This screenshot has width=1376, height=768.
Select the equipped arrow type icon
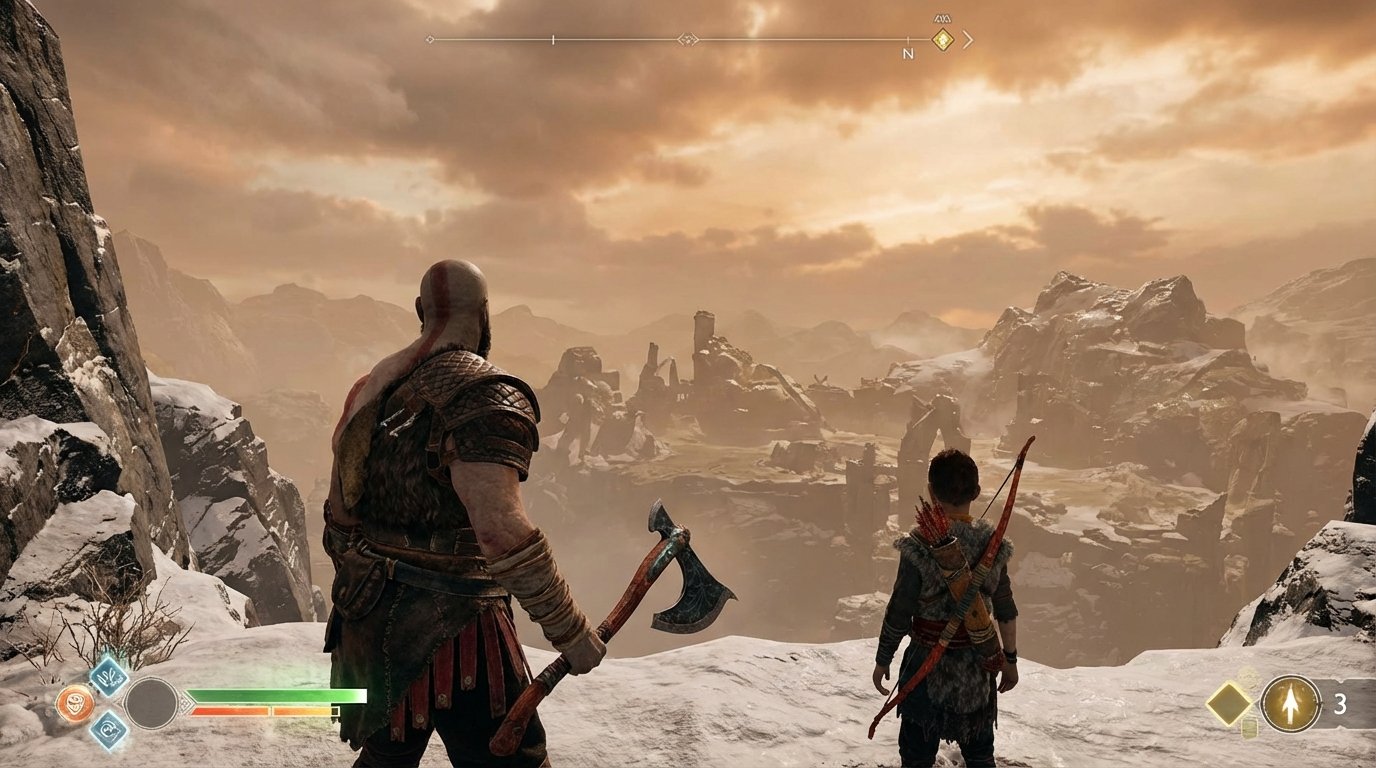pos(1291,703)
